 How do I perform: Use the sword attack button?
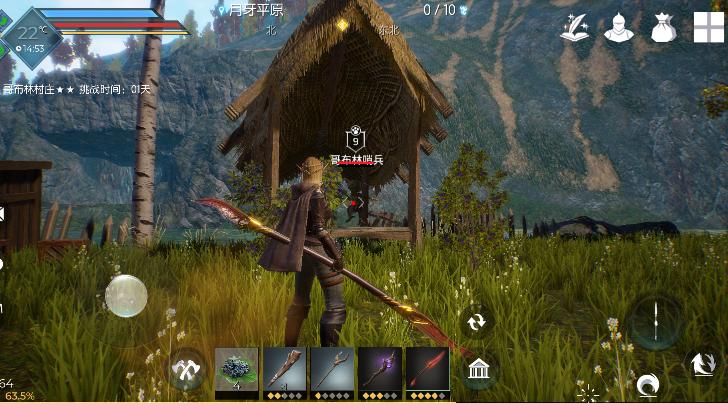(655, 322)
